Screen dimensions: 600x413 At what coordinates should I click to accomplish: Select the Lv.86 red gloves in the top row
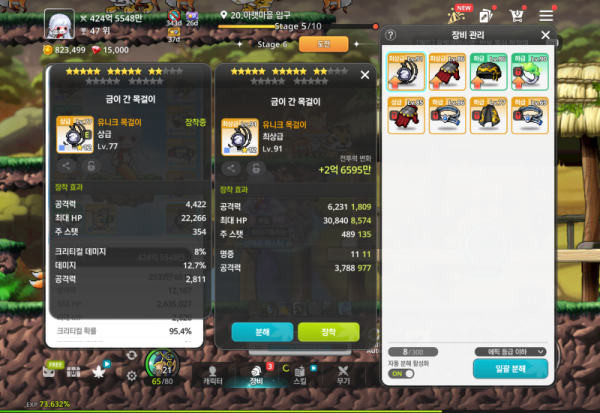pyautogui.click(x=447, y=71)
